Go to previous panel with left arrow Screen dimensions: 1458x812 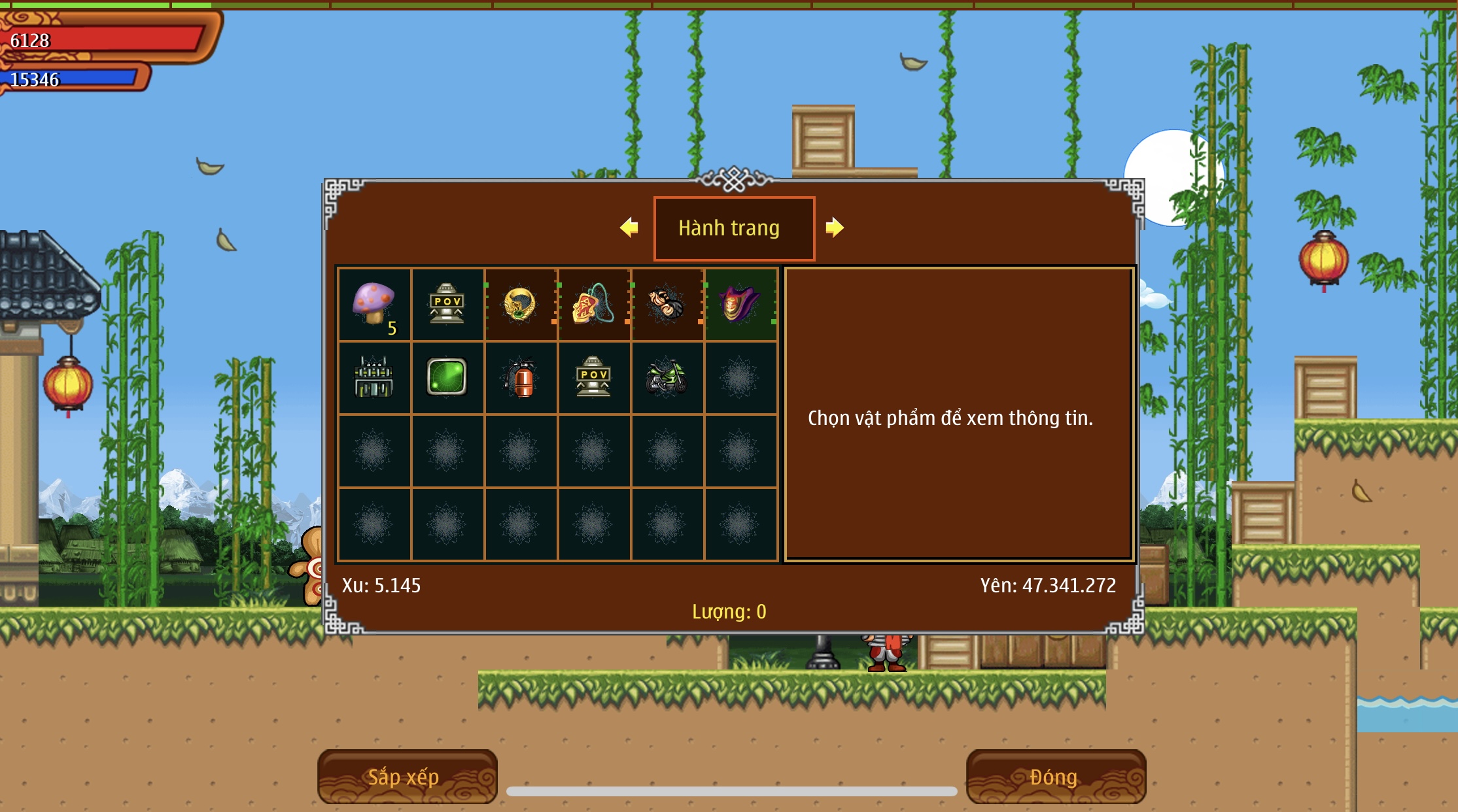pyautogui.click(x=629, y=228)
